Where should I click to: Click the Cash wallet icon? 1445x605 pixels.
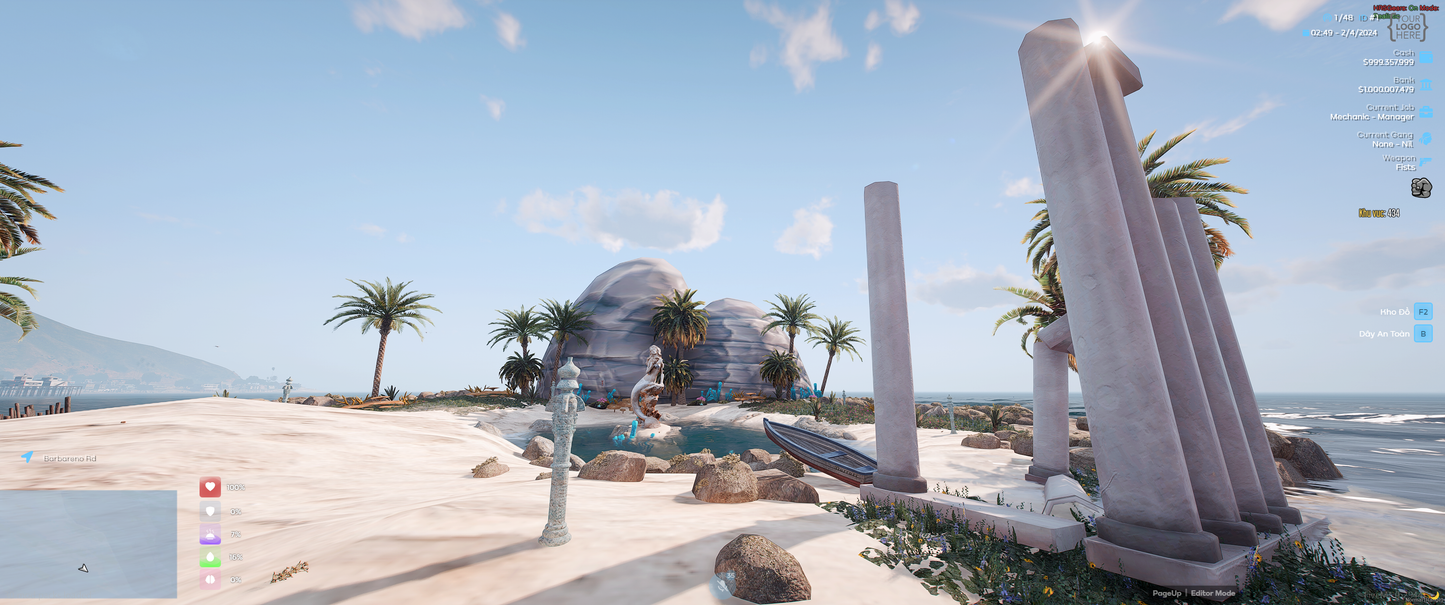pyautogui.click(x=1426, y=57)
